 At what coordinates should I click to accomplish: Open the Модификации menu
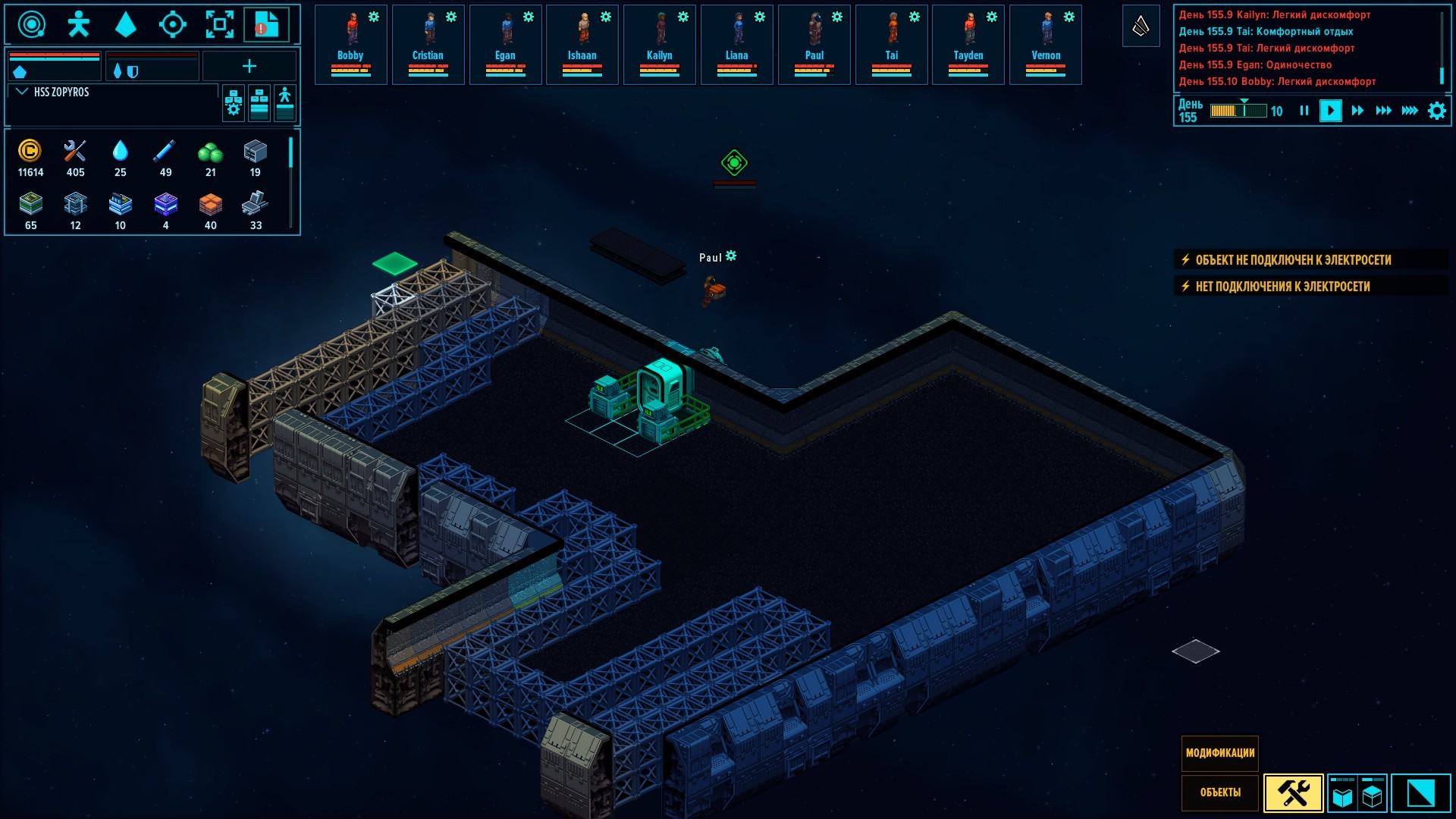point(1220,753)
